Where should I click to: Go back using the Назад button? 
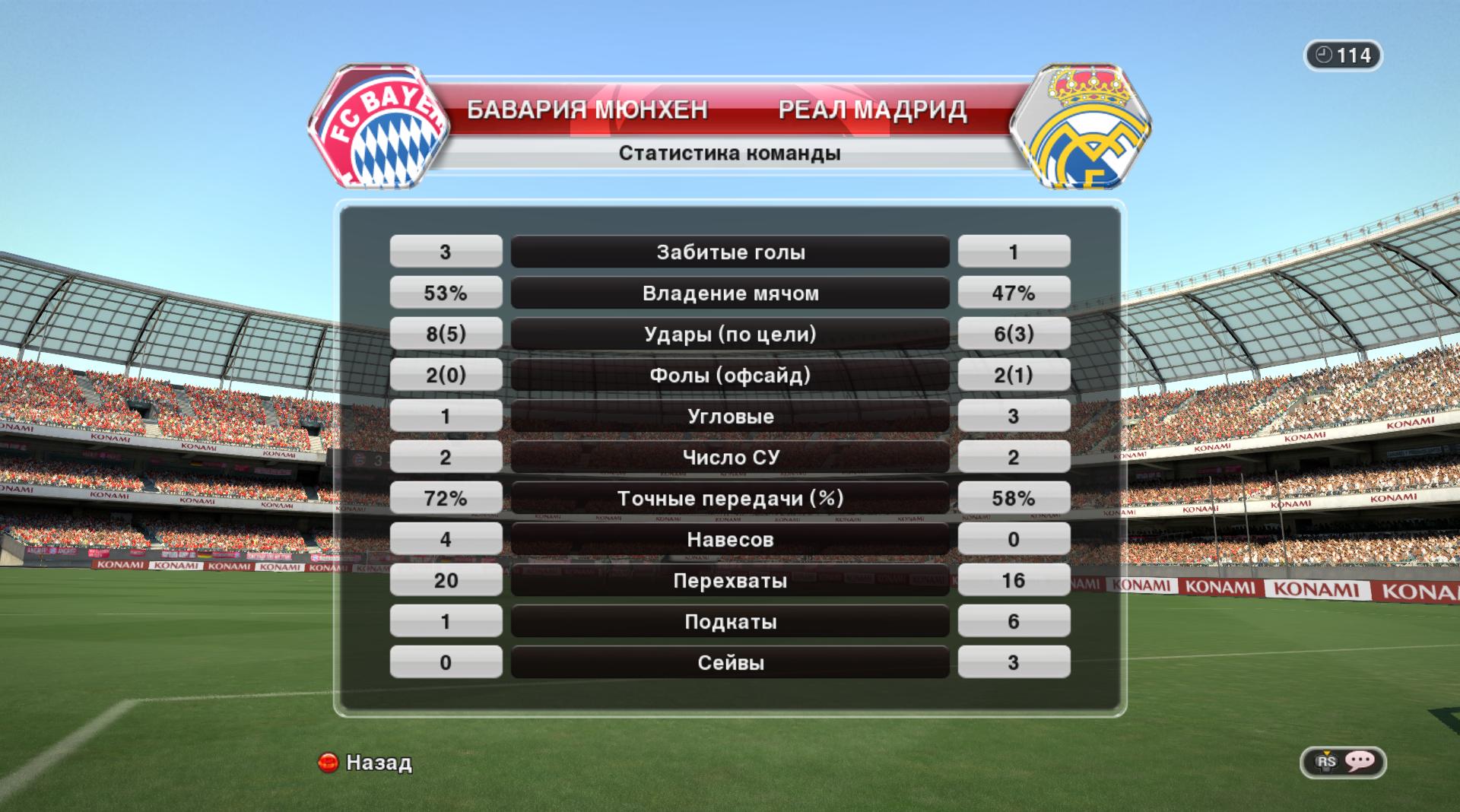pyautogui.click(x=366, y=762)
